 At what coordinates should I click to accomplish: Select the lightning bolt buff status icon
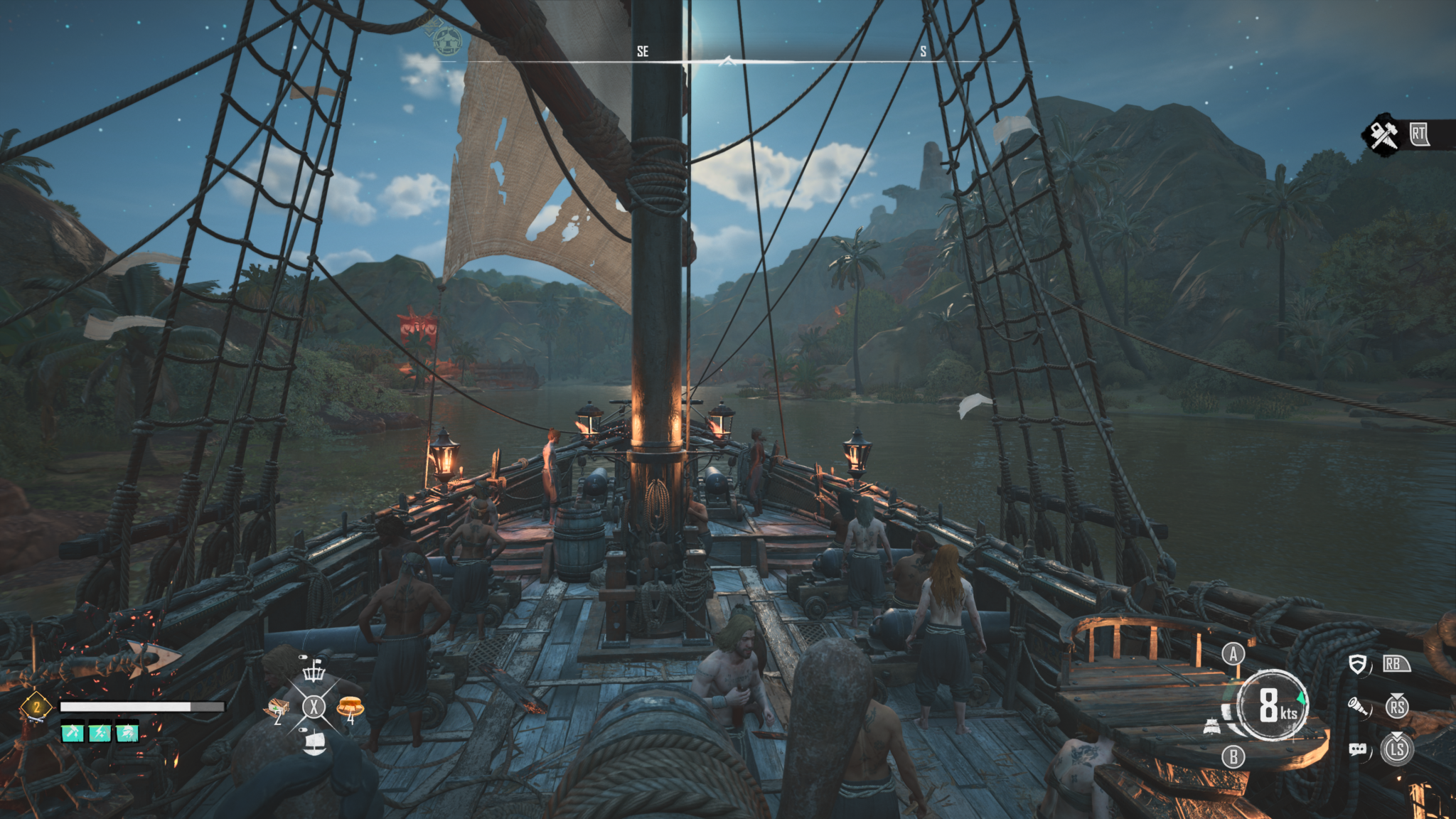[x=100, y=732]
